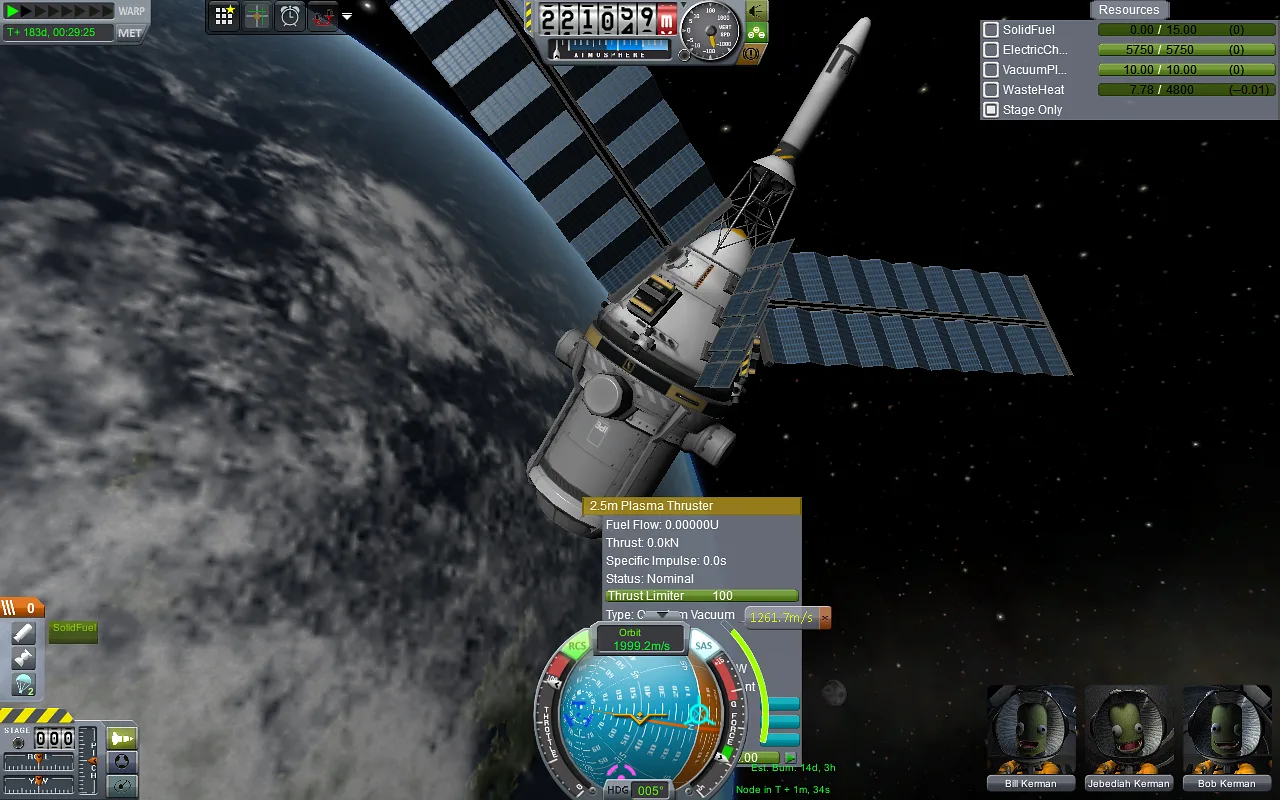Toggle SAS on the navball
This screenshot has width=1280, height=800.
click(x=704, y=645)
